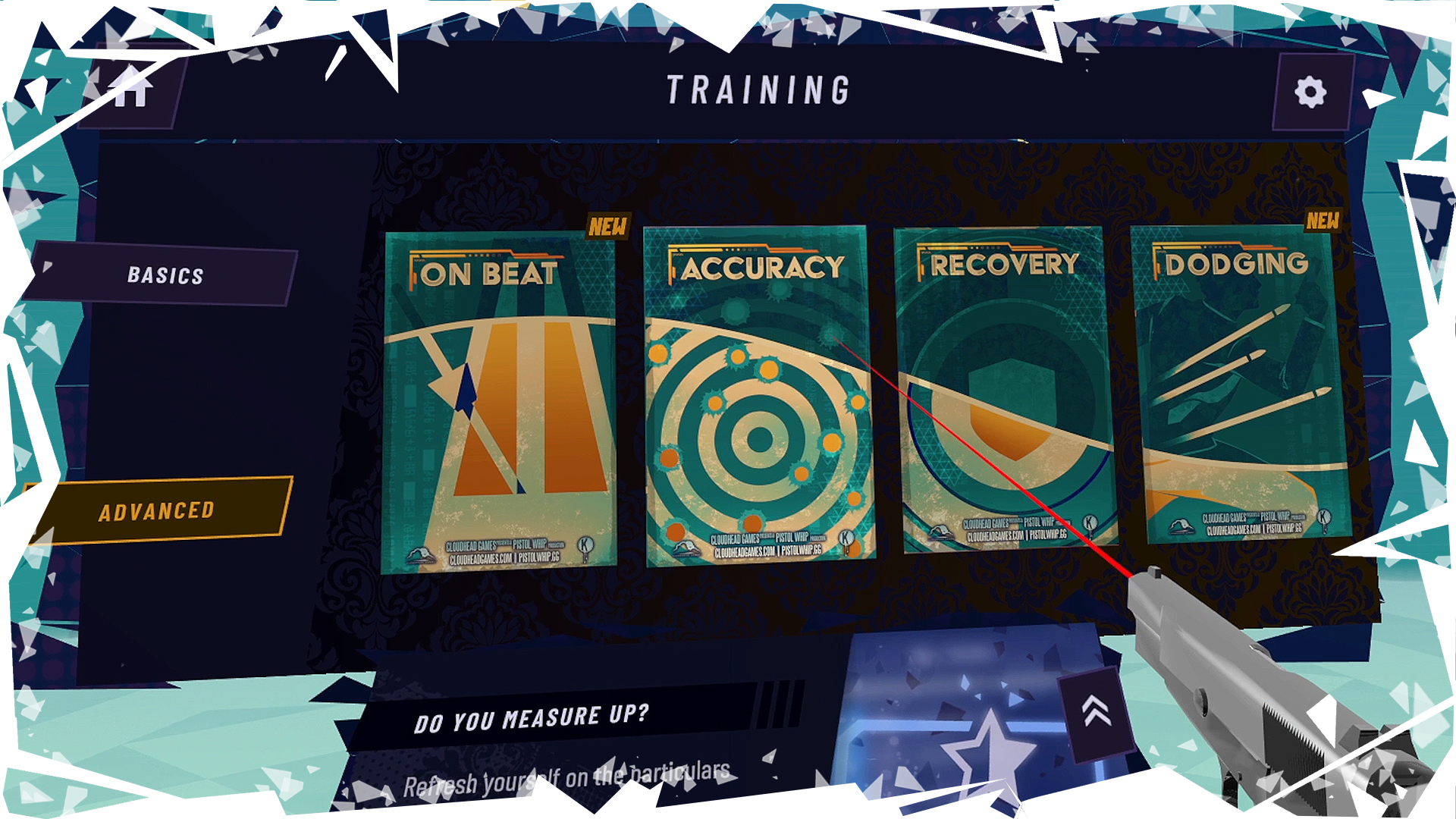This screenshot has height=819, width=1456.
Task: Open the Accuracy training card
Action: [758, 396]
